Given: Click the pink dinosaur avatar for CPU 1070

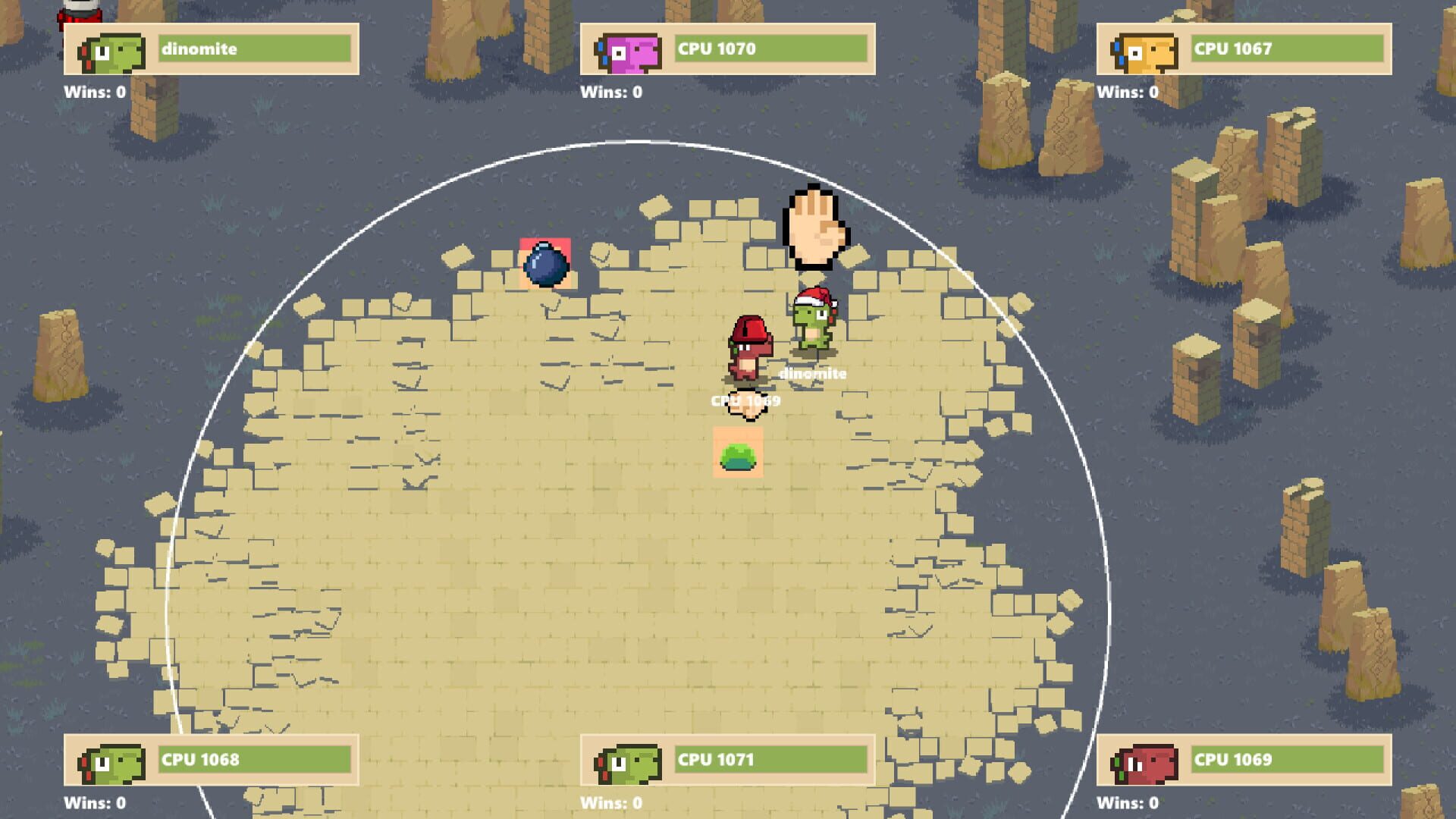Looking at the screenshot, I should point(628,52).
